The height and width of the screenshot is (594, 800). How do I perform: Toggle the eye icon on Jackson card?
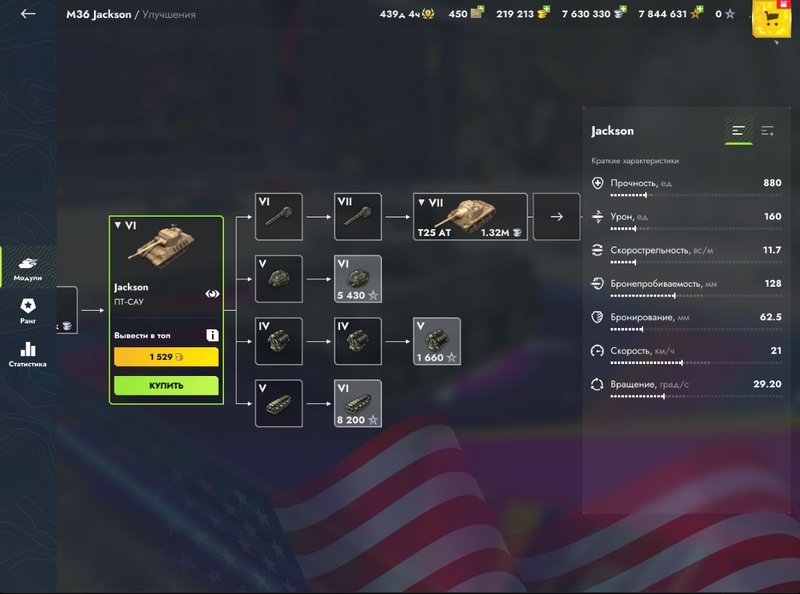point(213,295)
